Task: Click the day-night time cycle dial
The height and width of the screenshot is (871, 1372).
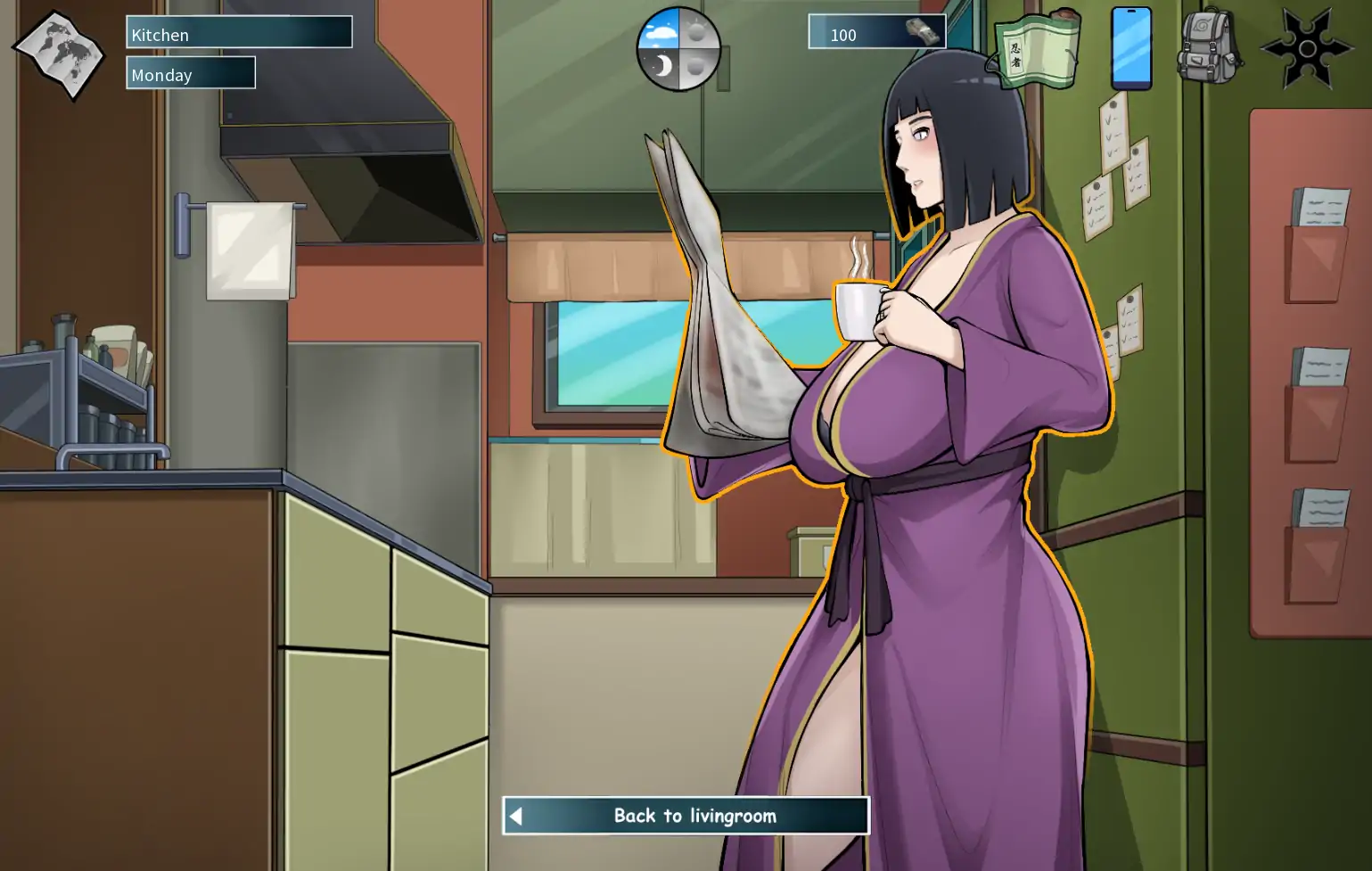Action: click(678, 50)
